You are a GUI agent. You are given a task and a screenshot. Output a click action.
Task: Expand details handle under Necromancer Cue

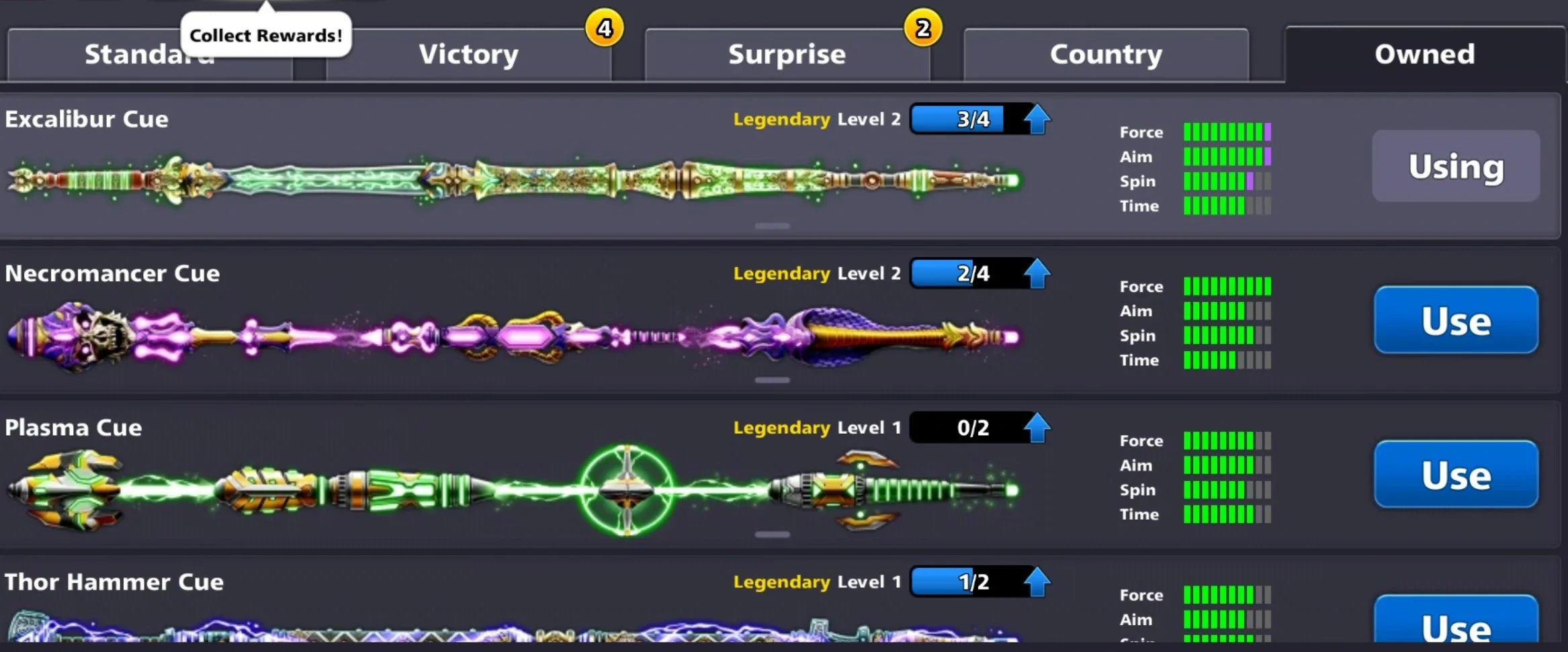pos(771,379)
